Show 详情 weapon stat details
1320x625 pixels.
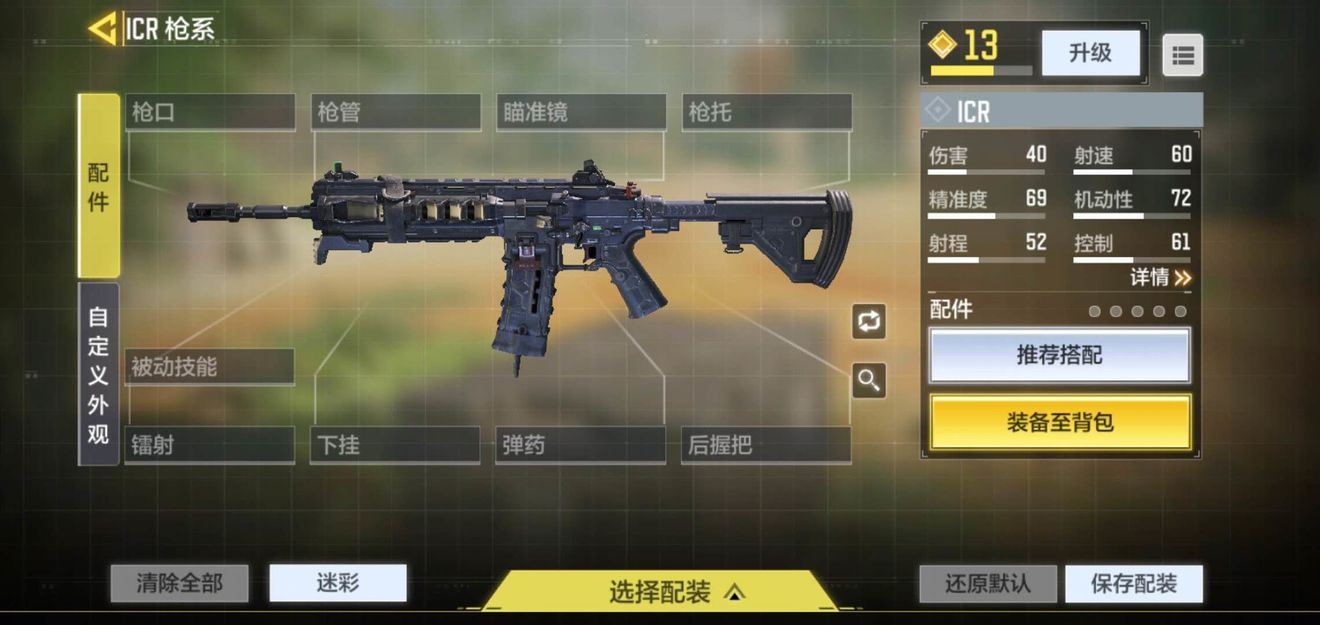tap(1160, 277)
